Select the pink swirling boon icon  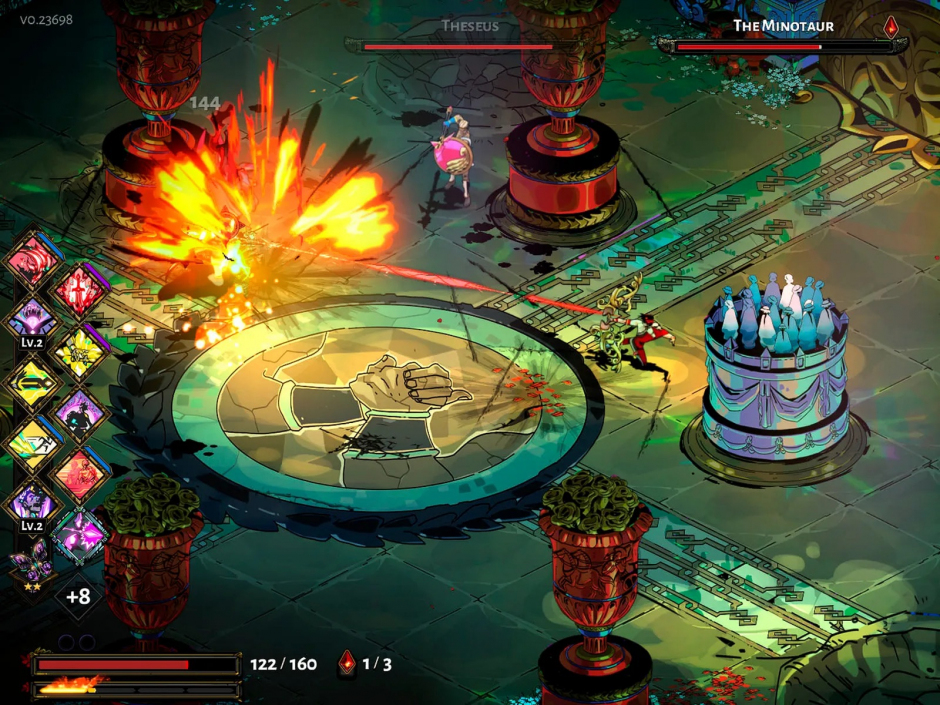(x=35, y=262)
